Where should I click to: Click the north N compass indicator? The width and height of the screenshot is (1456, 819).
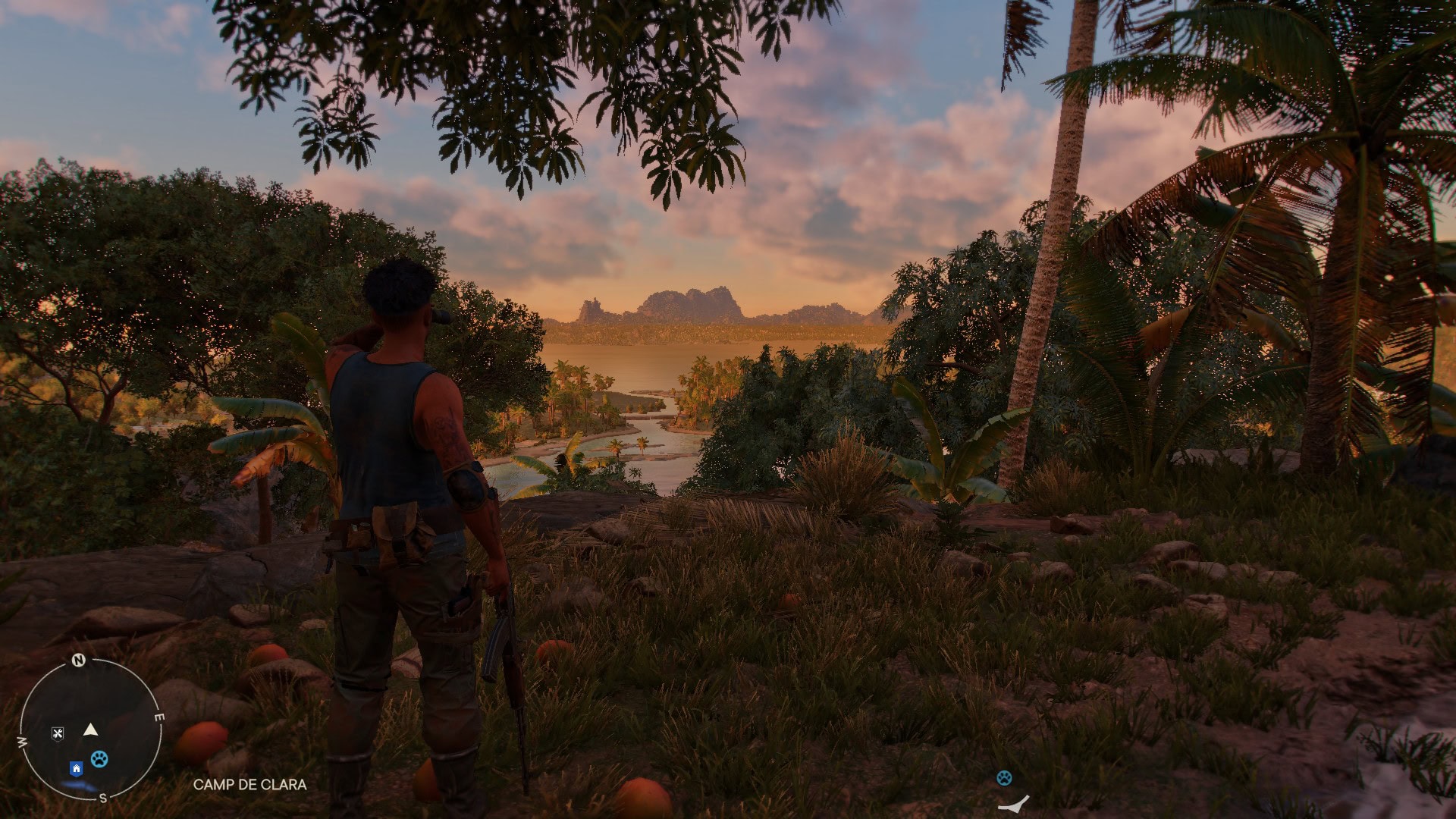[78, 661]
